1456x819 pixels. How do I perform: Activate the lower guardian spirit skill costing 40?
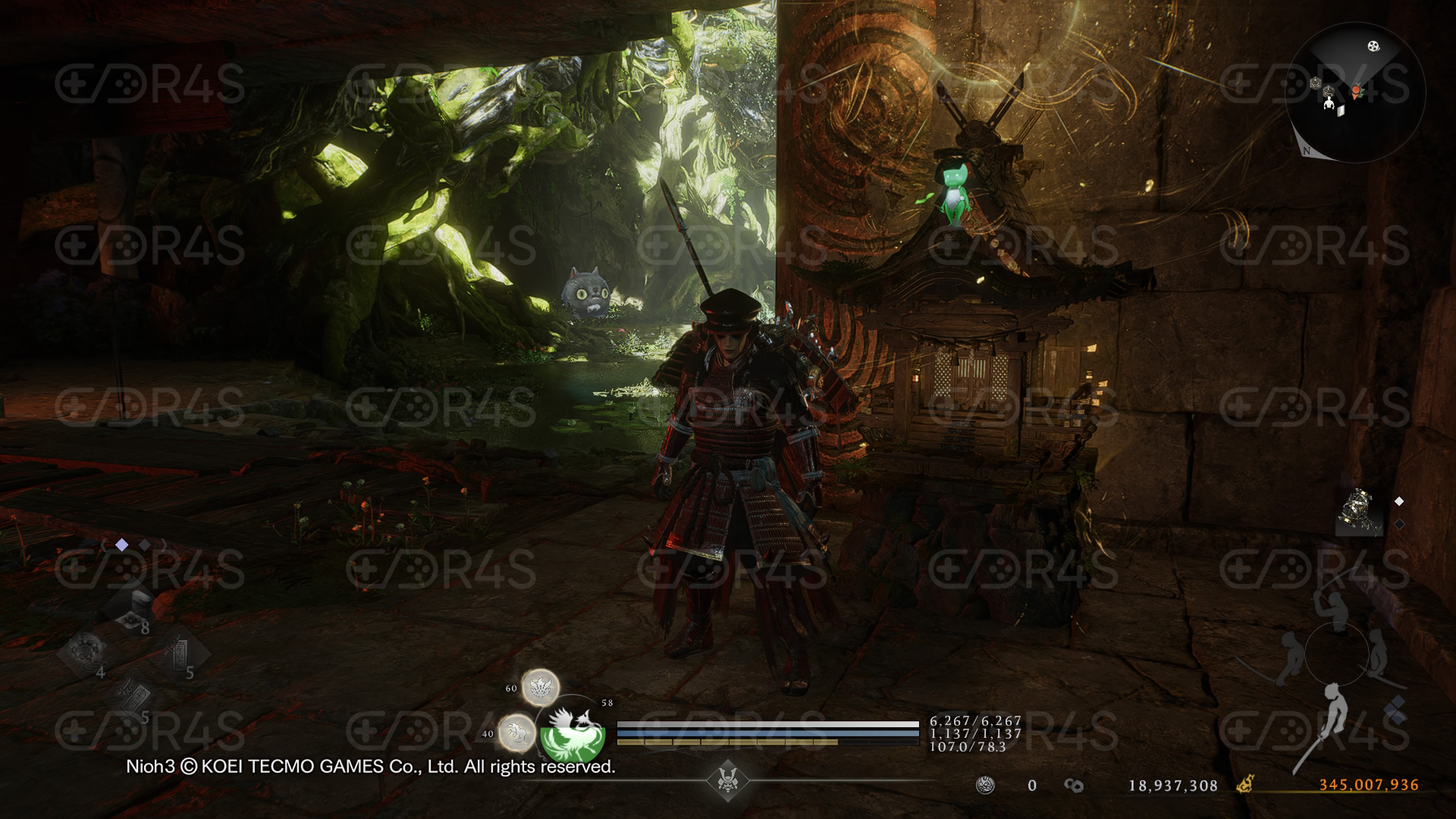pyautogui.click(x=516, y=733)
